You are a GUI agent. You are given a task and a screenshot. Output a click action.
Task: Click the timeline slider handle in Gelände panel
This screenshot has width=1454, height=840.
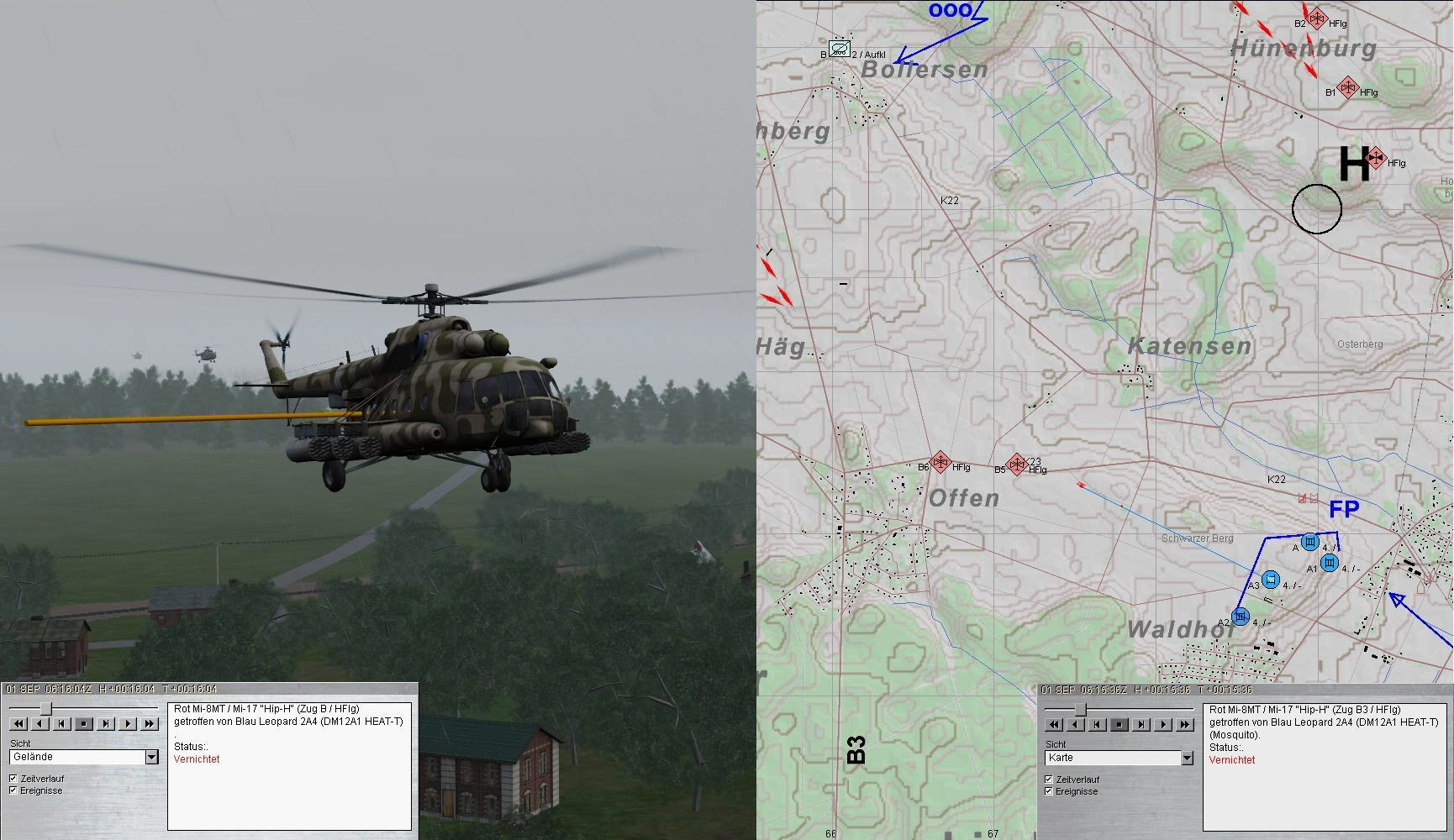click(48, 709)
